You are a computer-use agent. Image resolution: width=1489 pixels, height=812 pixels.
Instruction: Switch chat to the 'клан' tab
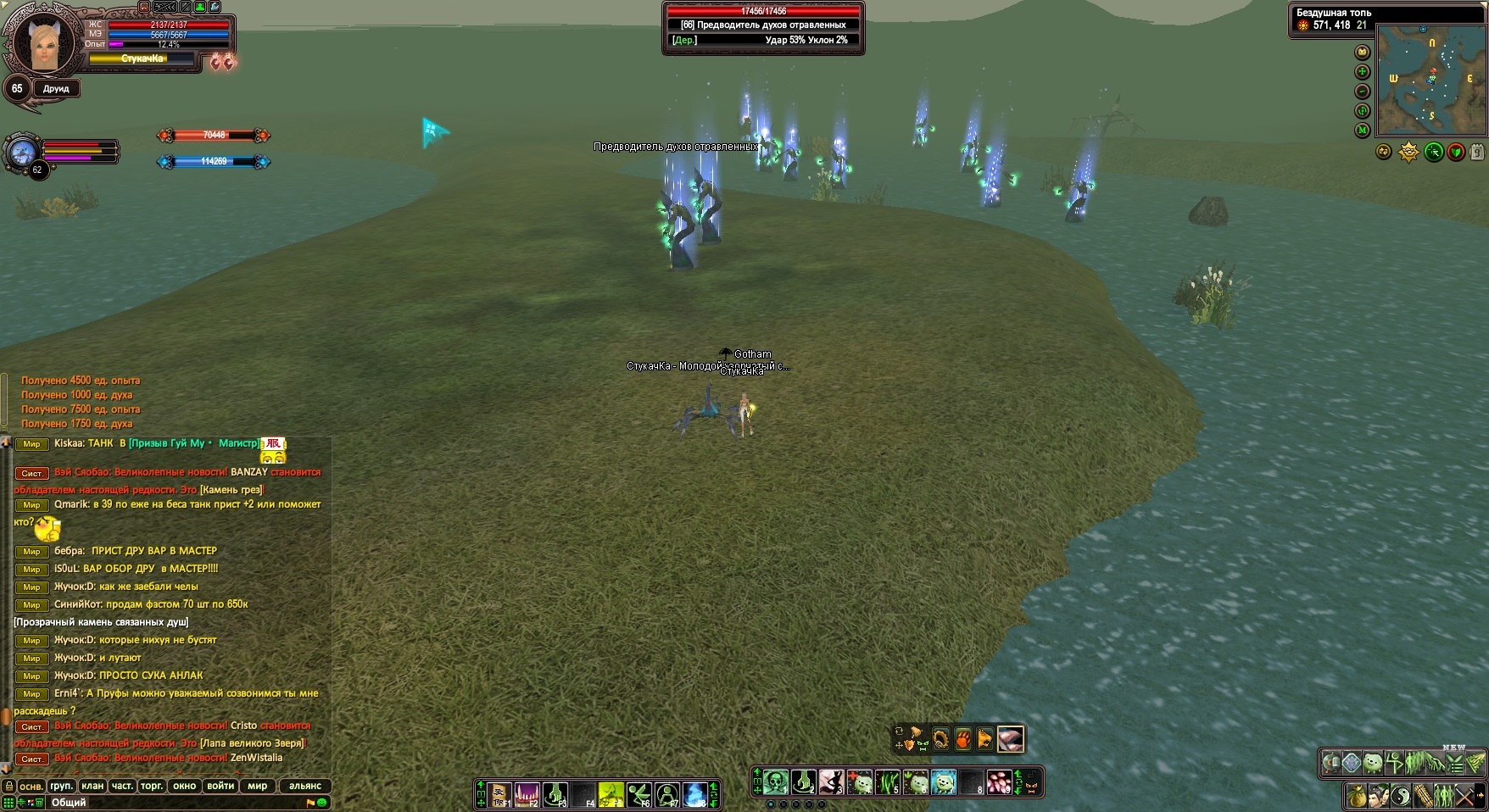coord(92,786)
